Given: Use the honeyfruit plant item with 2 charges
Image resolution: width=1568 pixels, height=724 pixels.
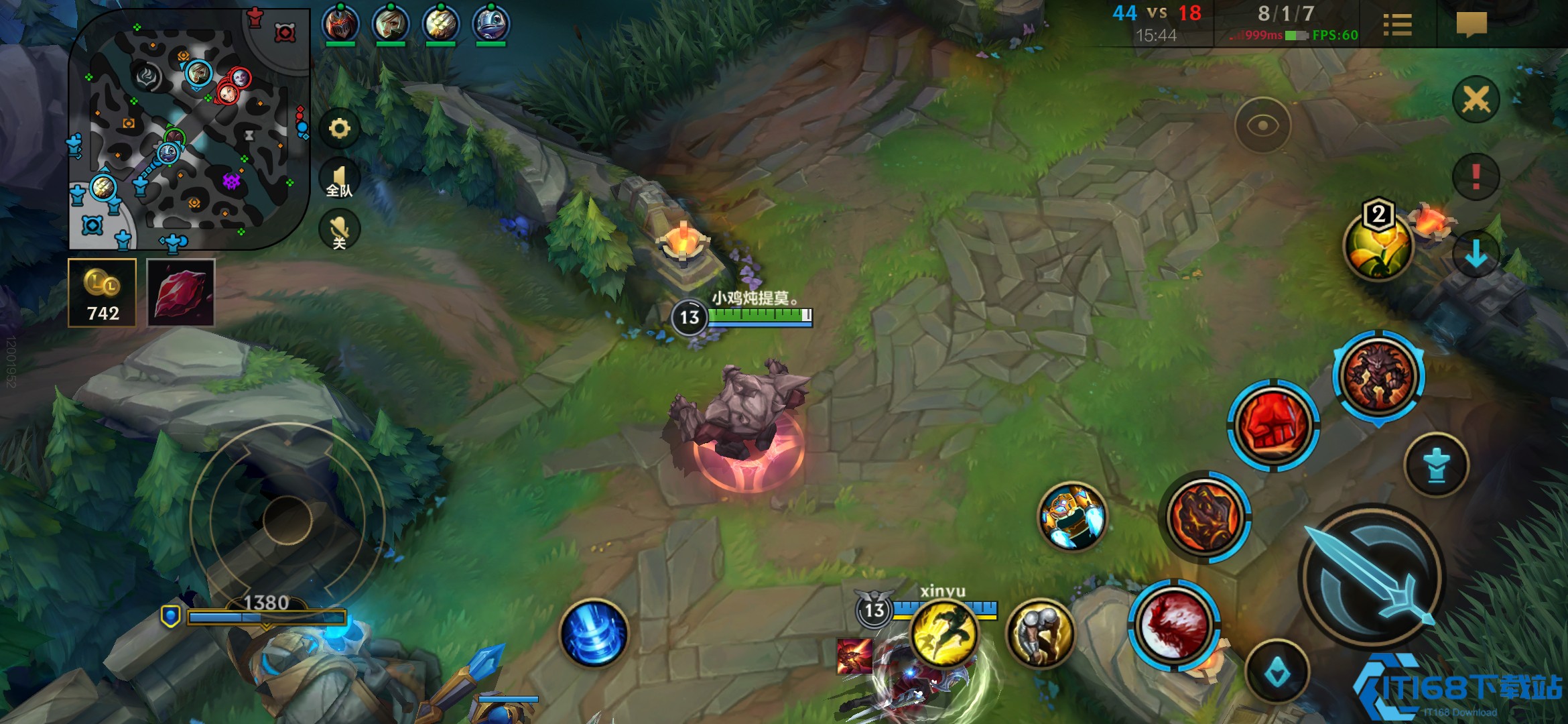Looking at the screenshot, I should (x=1378, y=246).
